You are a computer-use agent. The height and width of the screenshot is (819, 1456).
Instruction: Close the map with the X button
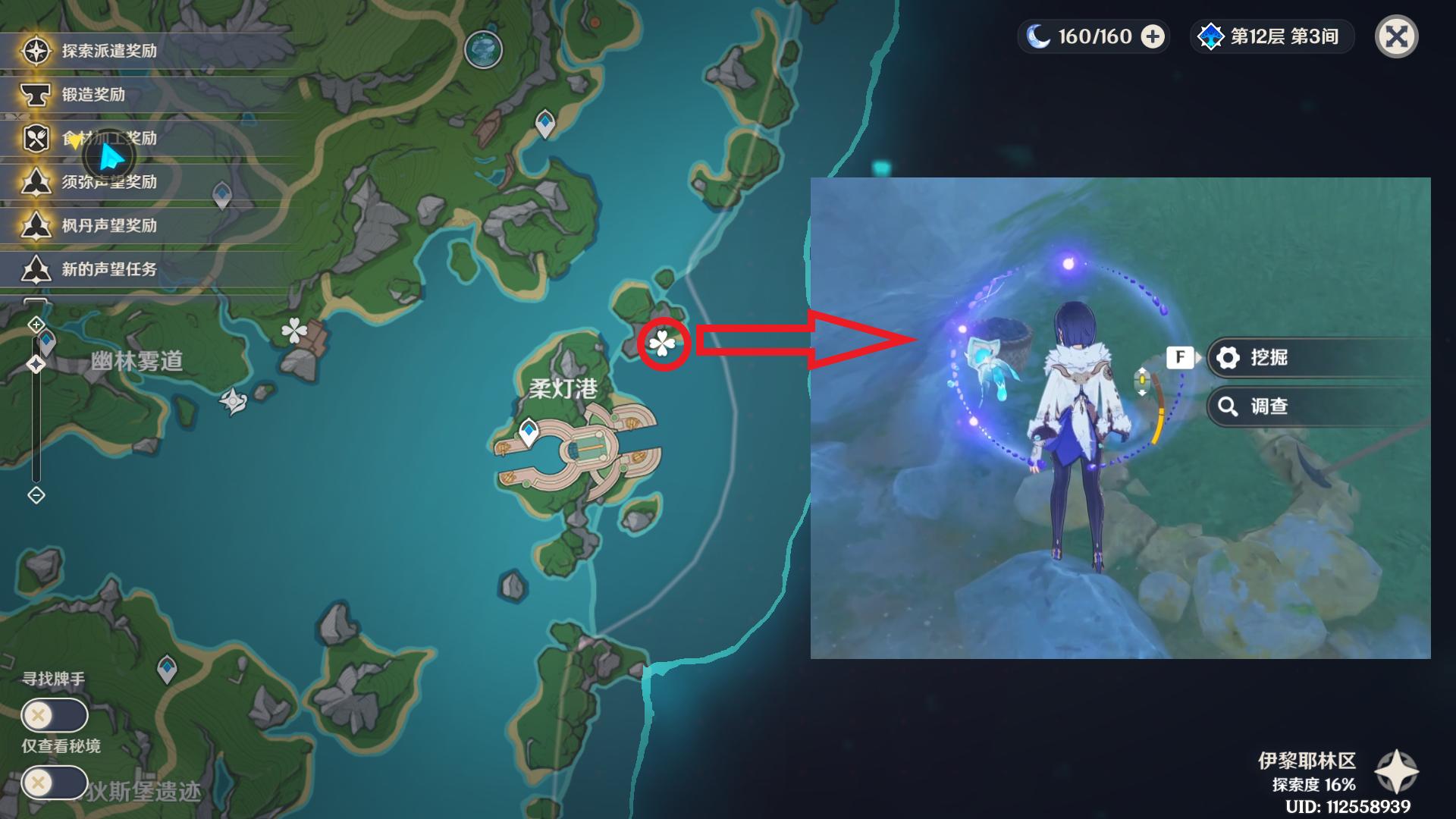click(1396, 36)
